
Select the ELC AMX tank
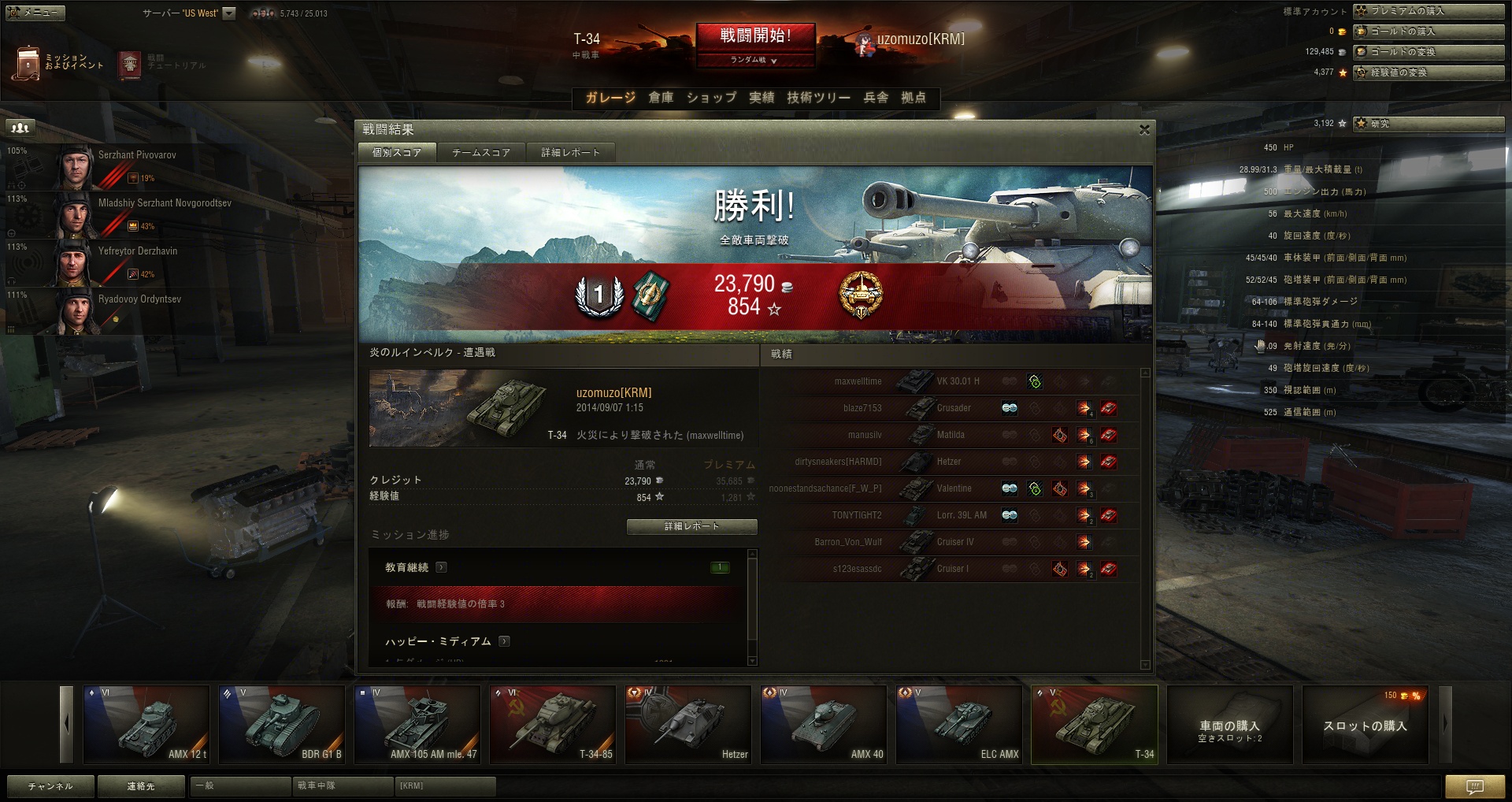click(x=958, y=724)
